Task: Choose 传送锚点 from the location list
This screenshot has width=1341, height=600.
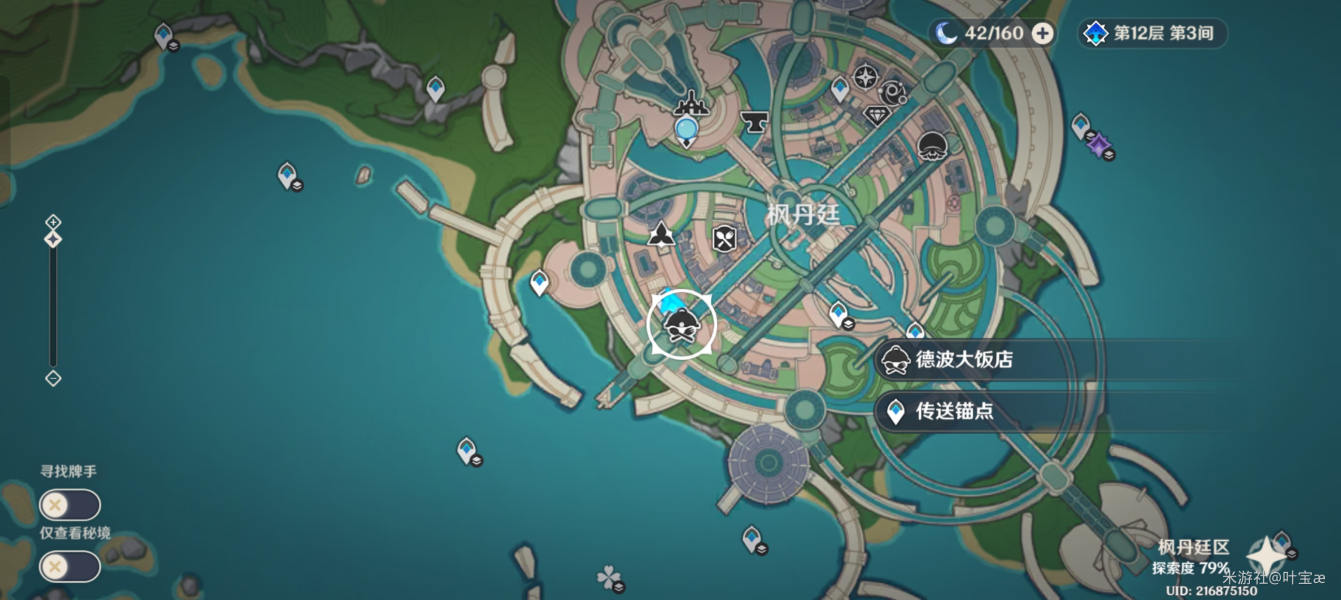Action: [954, 411]
